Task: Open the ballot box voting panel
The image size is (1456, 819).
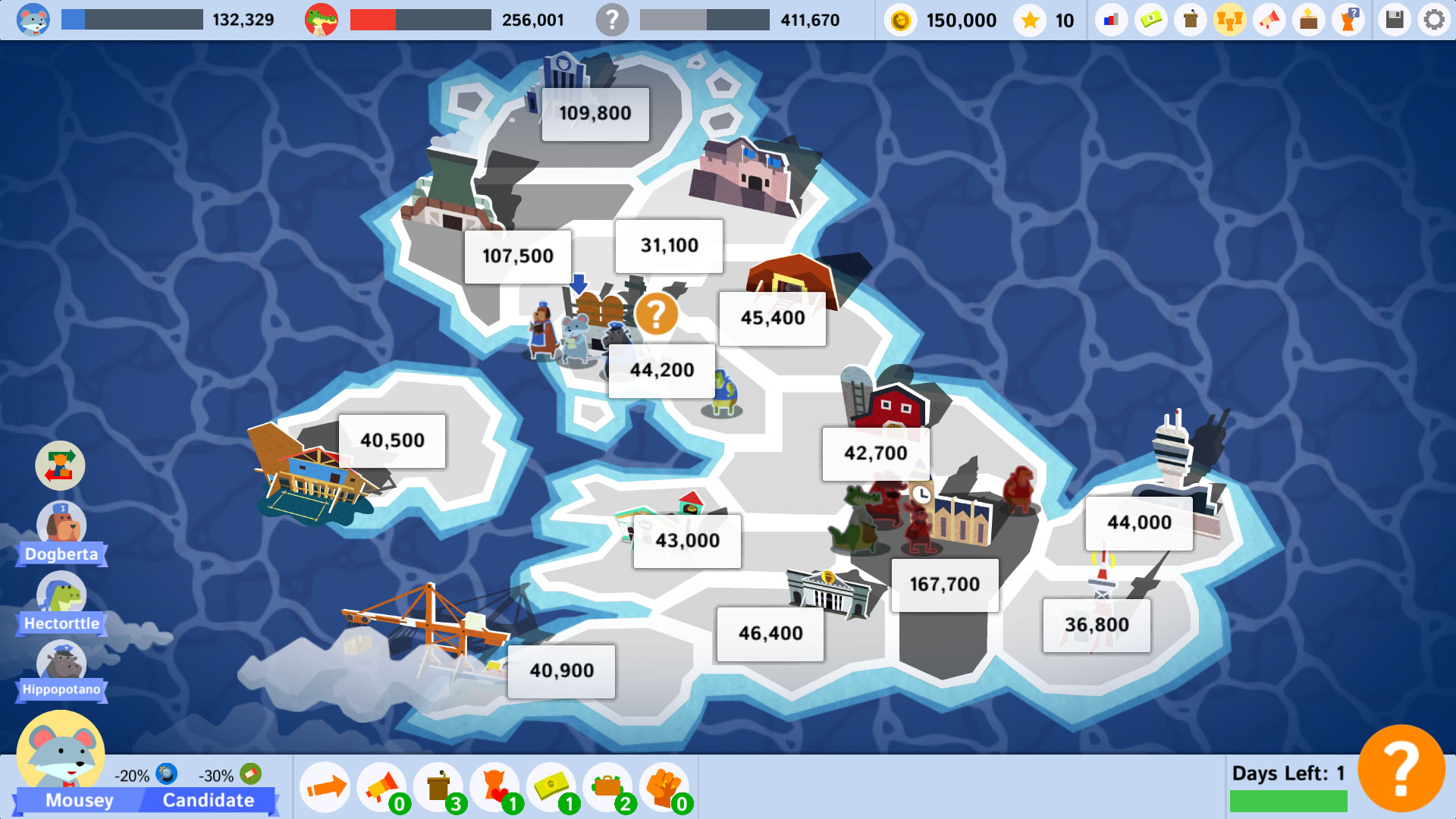Action: point(1309,20)
